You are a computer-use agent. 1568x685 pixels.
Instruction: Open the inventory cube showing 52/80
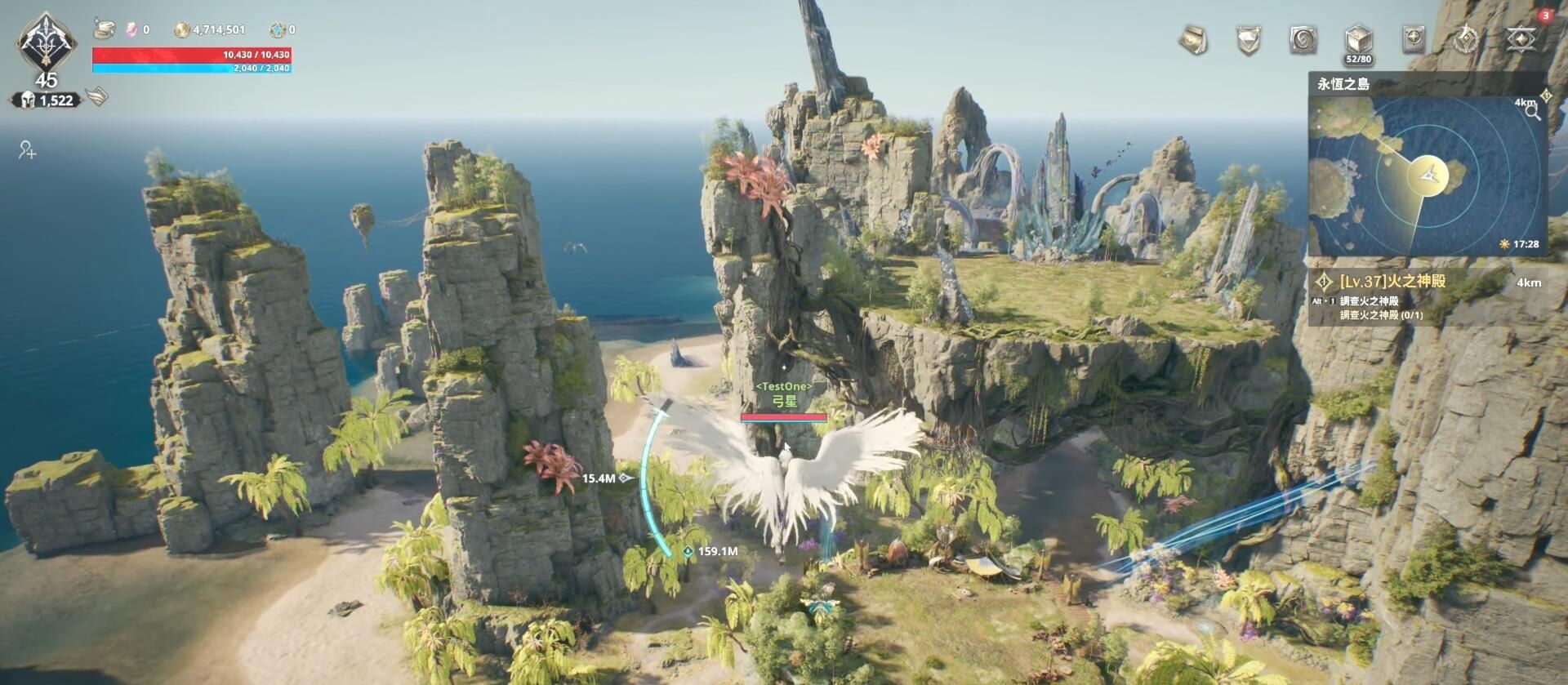[x=1358, y=41]
